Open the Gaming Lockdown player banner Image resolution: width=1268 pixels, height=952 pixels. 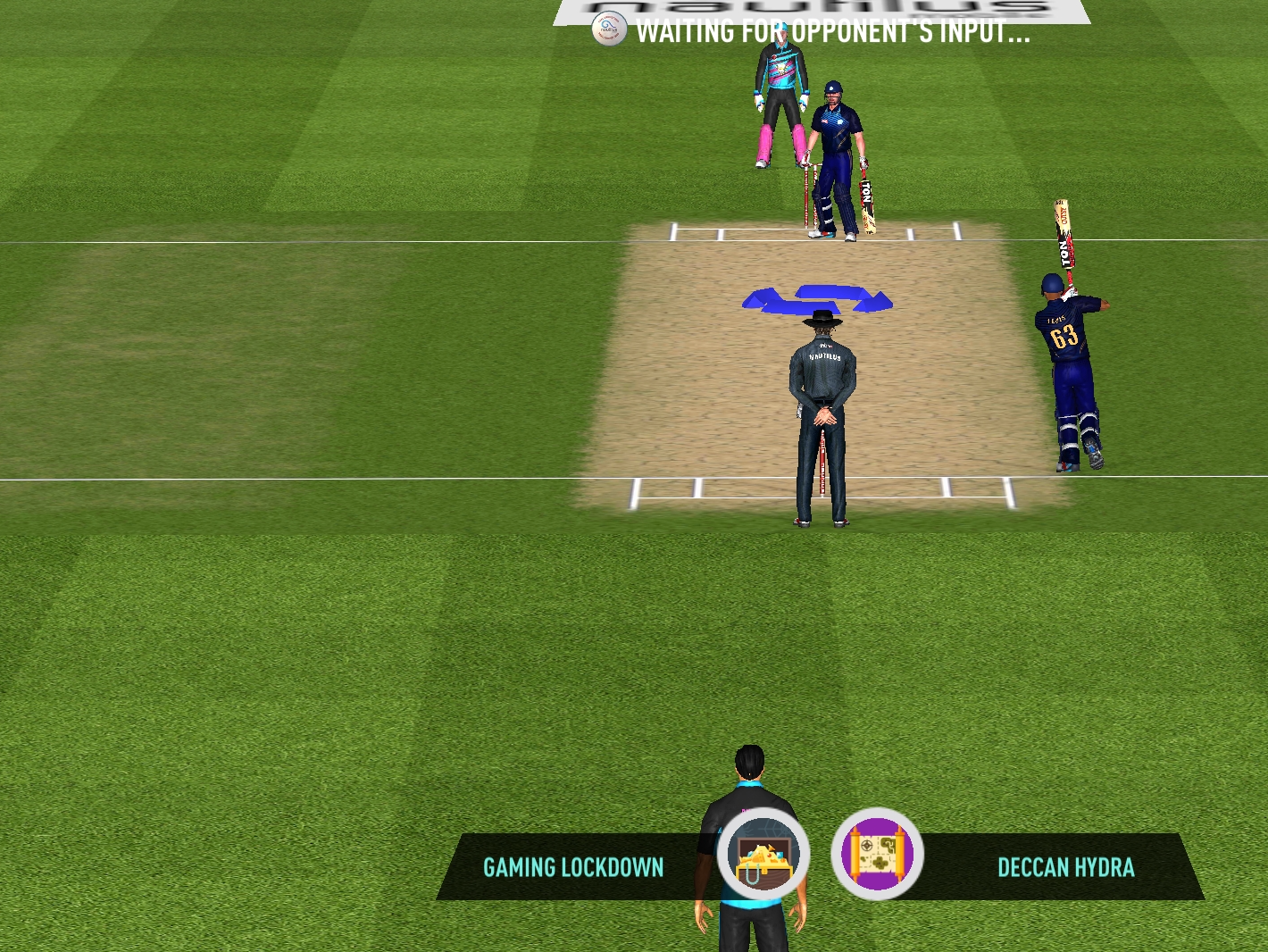[573, 867]
